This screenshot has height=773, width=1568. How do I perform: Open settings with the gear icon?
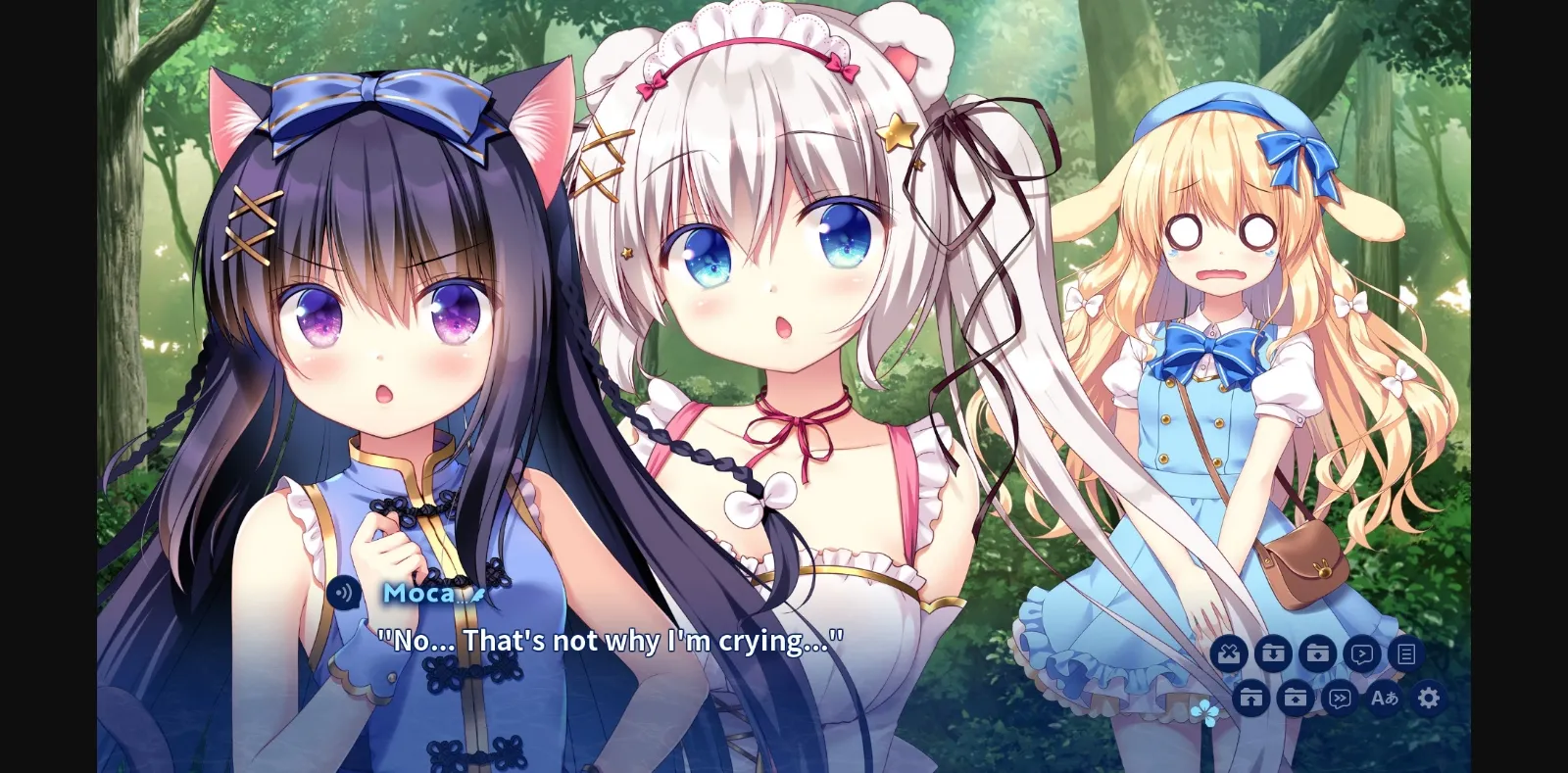click(1430, 698)
